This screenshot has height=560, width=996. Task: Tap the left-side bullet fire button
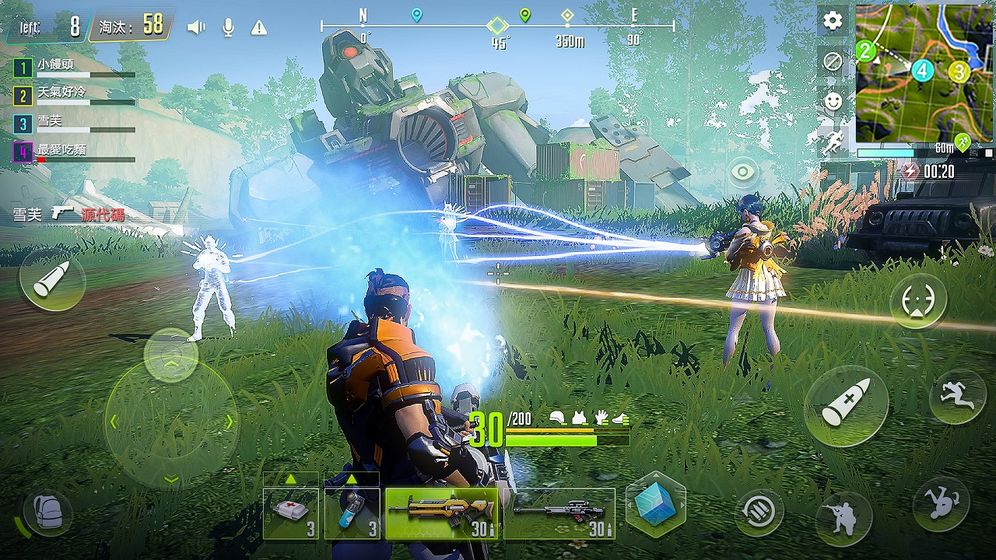(52, 280)
